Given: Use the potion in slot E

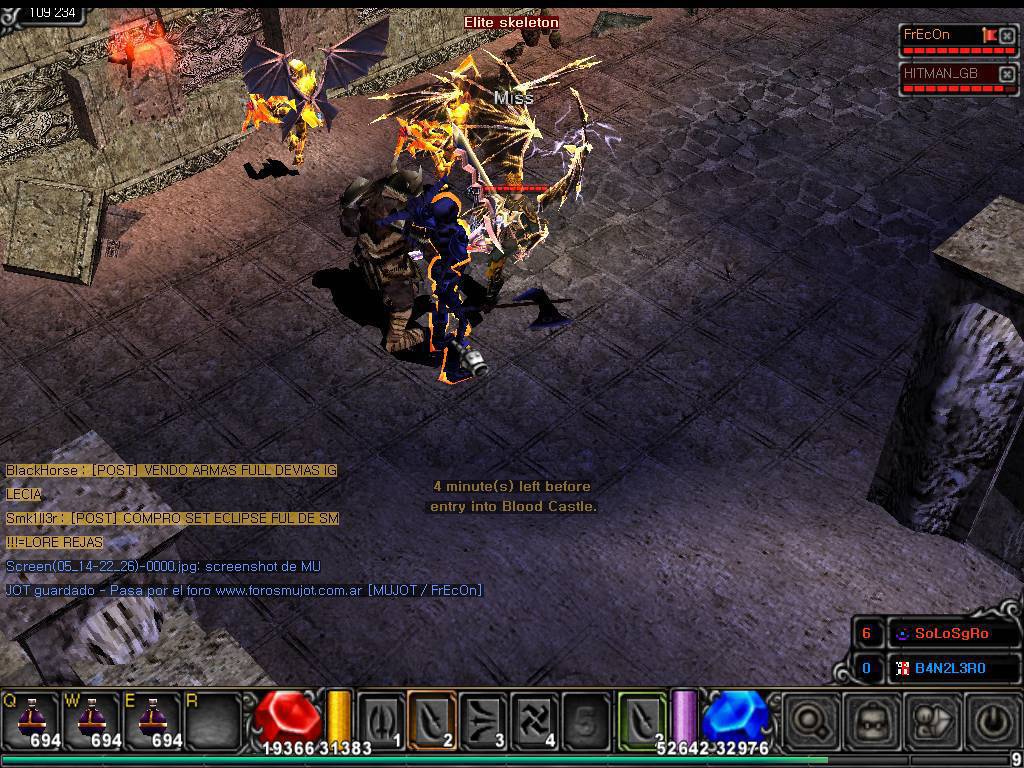Looking at the screenshot, I should coord(153,719).
